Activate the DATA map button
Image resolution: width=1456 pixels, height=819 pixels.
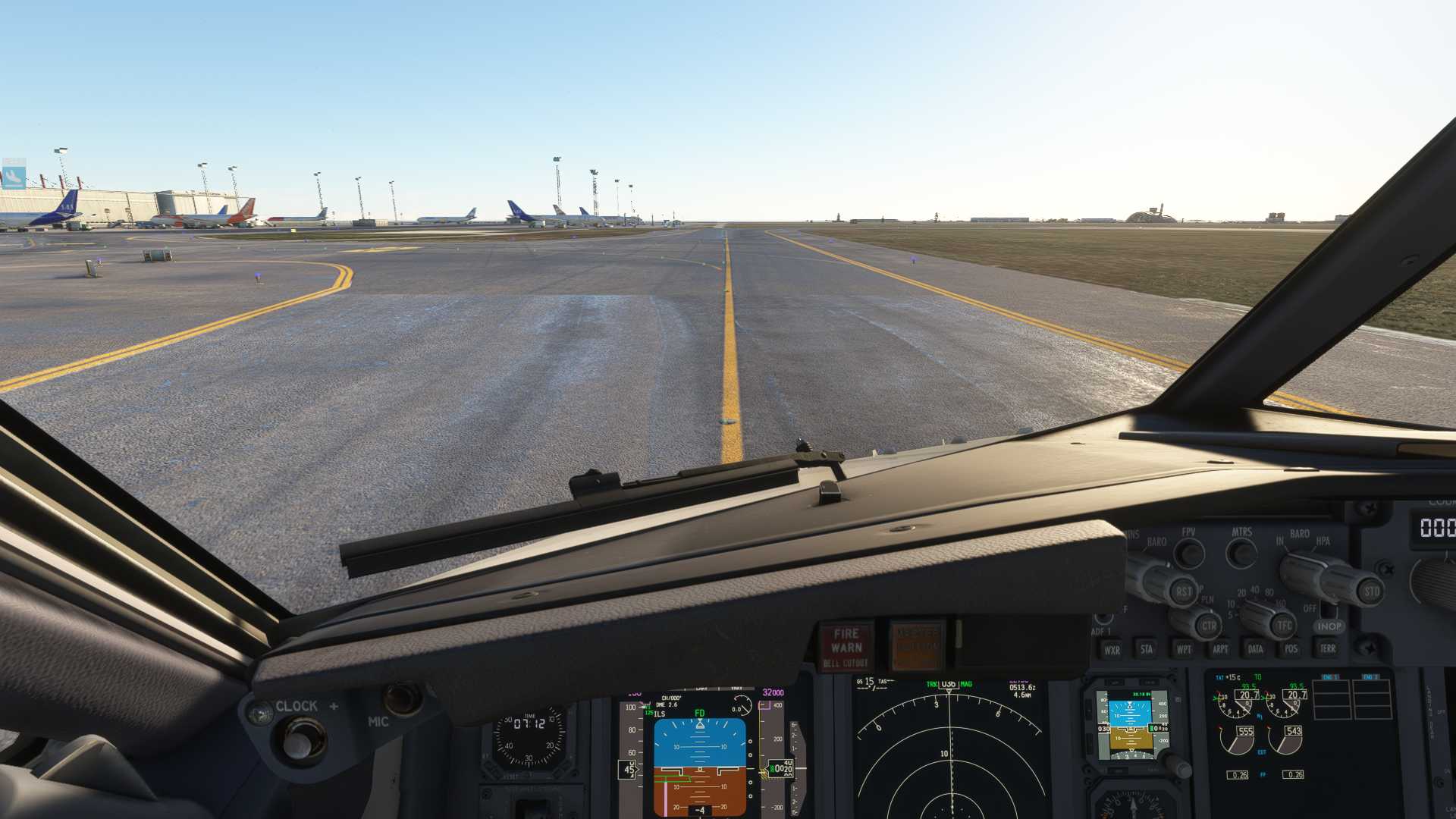tap(1255, 649)
